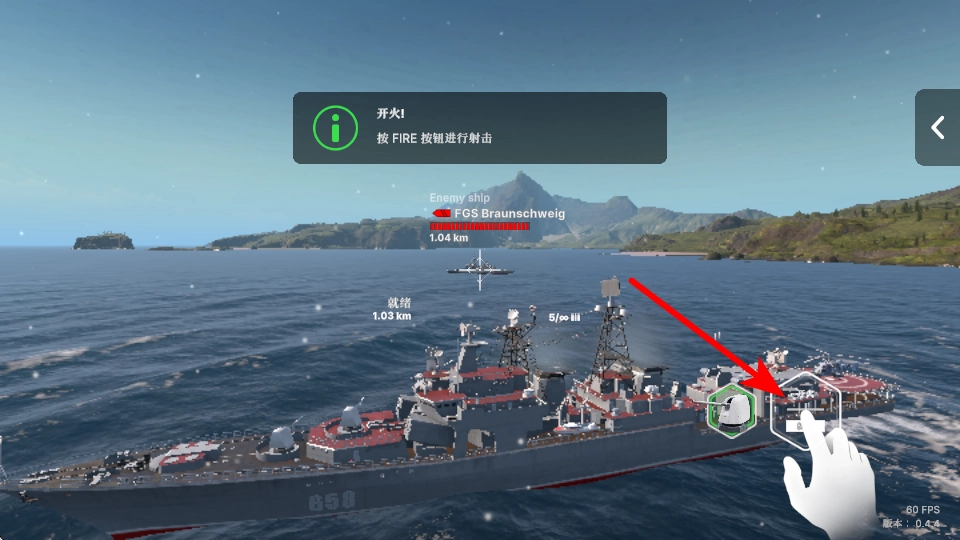
Task: Expand the side panel with the left arrow
Action: tap(938, 127)
